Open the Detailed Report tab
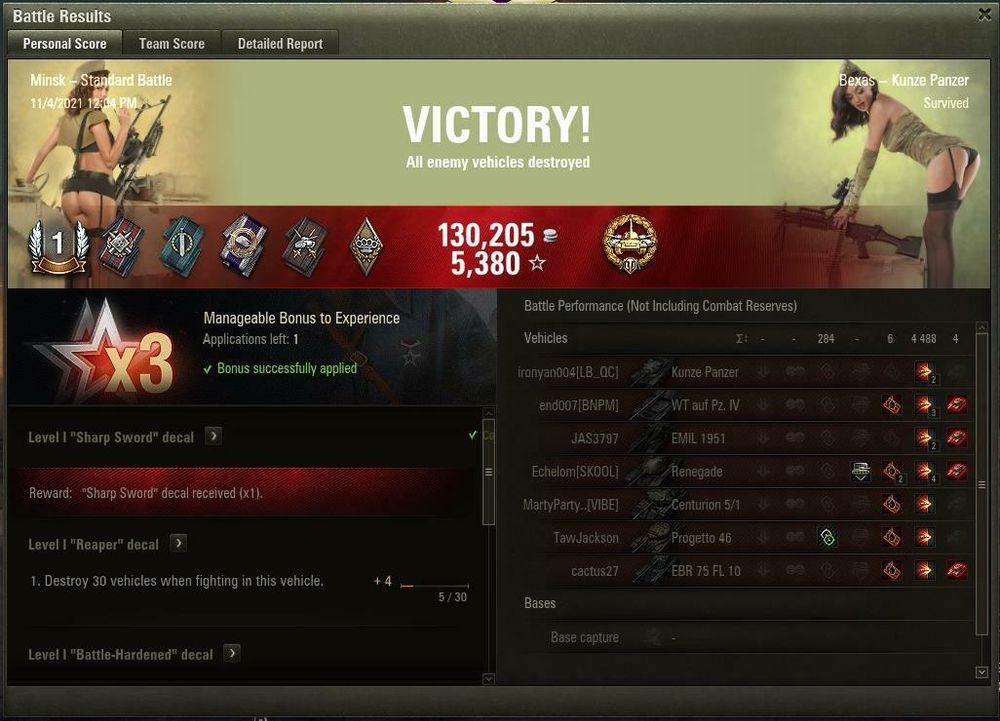Screen dimensions: 1000x721 (280, 43)
